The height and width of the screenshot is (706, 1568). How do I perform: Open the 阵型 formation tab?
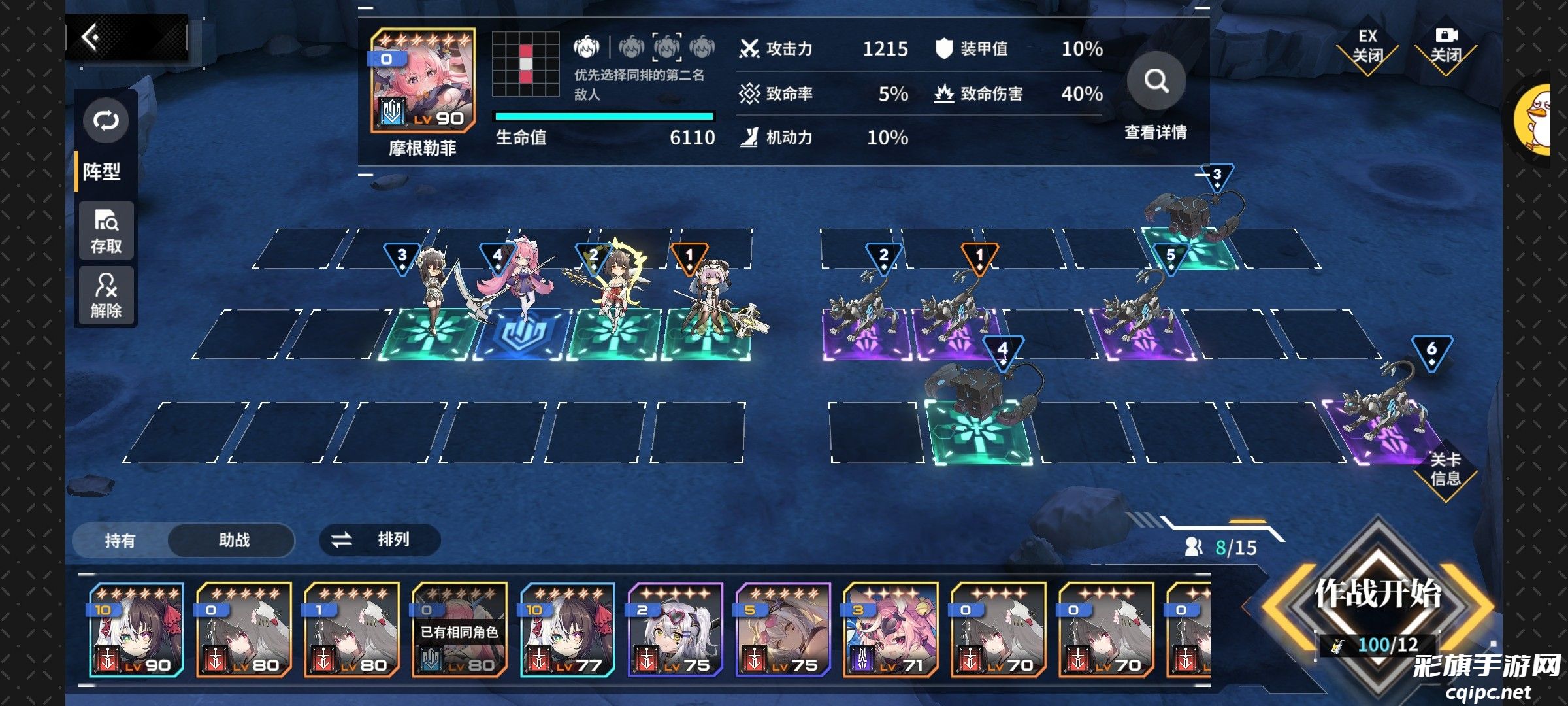click(x=103, y=172)
